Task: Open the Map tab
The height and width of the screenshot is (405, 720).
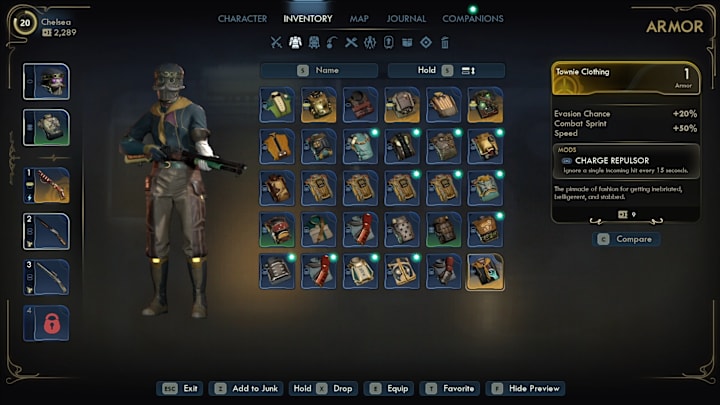Action: [x=359, y=18]
